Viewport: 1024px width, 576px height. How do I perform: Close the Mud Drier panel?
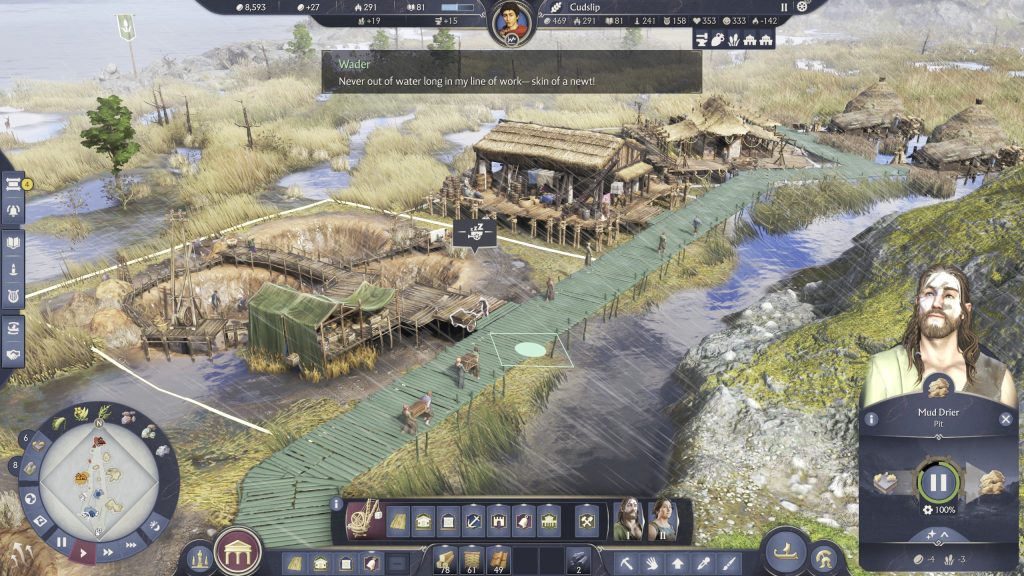1006,420
